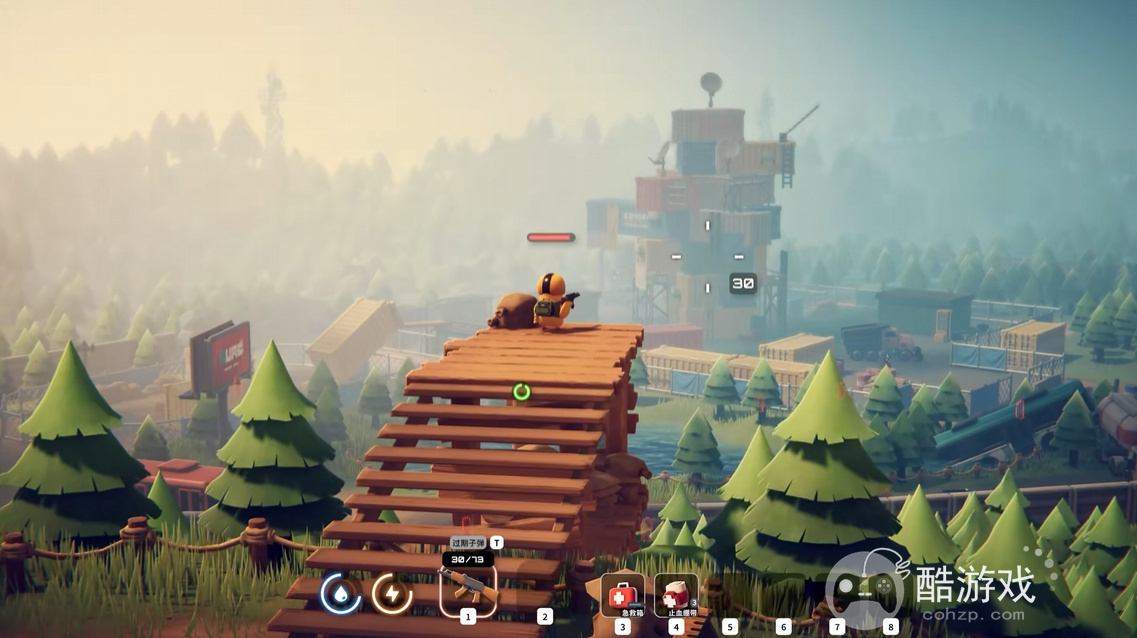The width and height of the screenshot is (1137, 638).
Task: Click the orange lightning bolt energy icon
Action: (391, 594)
